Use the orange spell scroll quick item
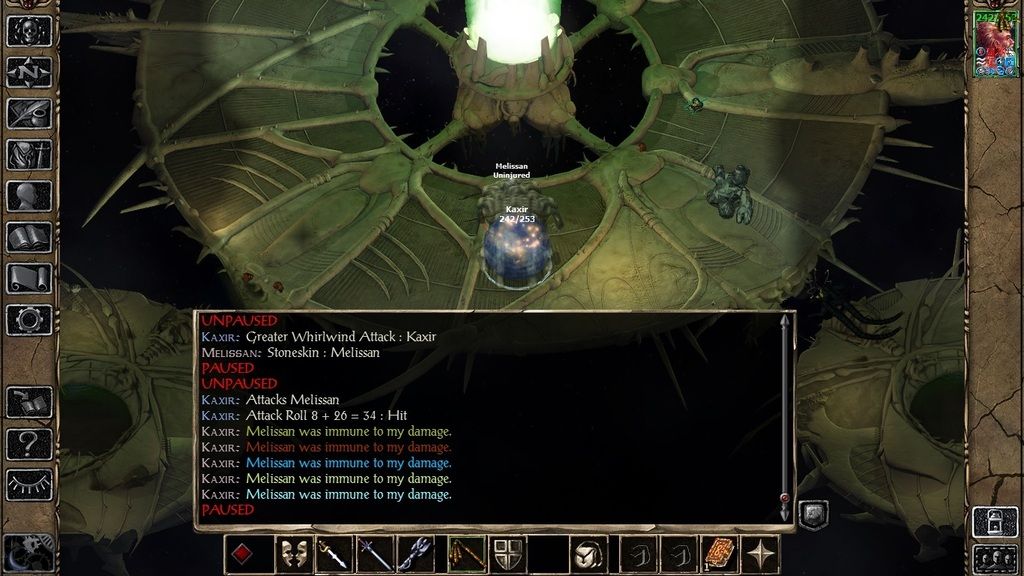The image size is (1024, 576). [x=722, y=554]
